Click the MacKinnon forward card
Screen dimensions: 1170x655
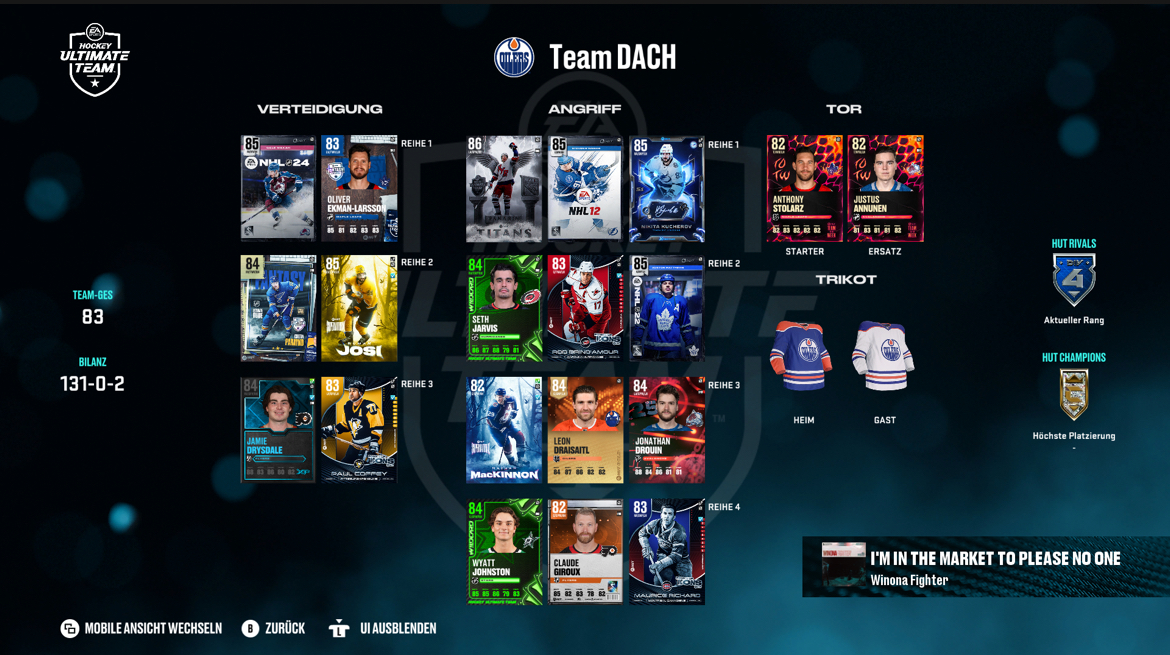(x=504, y=430)
